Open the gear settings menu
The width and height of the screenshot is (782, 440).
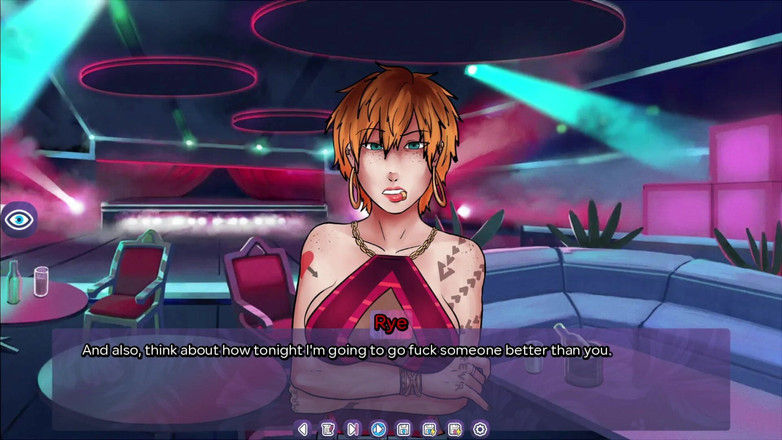point(480,429)
